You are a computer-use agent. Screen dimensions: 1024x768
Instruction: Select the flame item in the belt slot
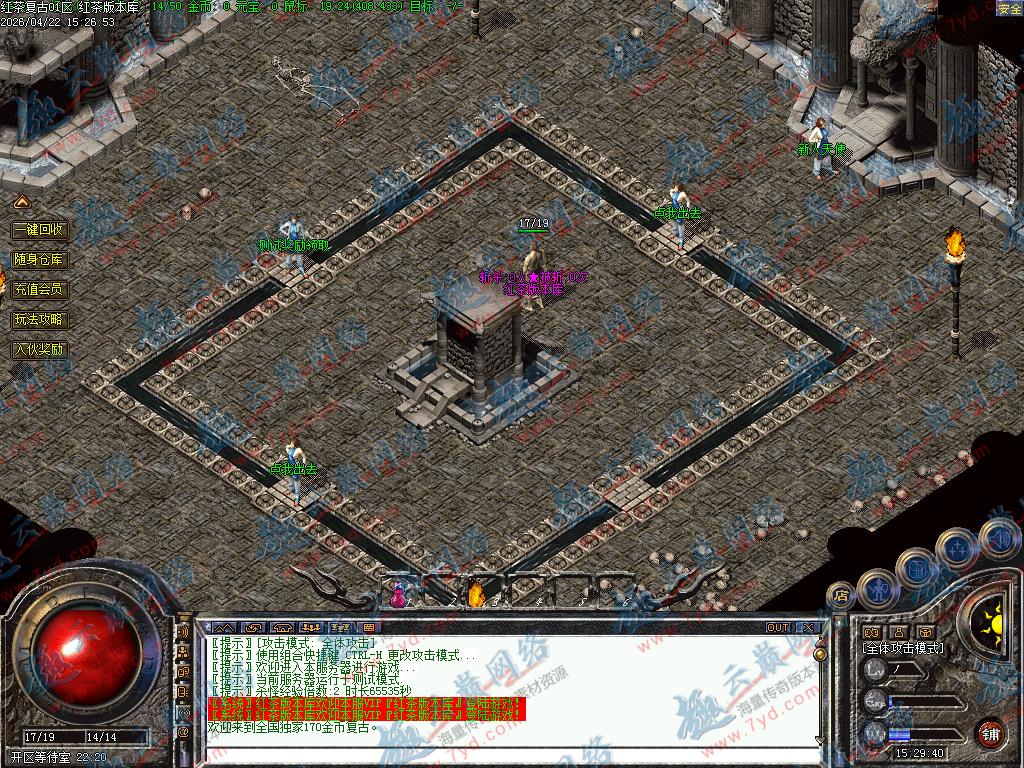[477, 595]
